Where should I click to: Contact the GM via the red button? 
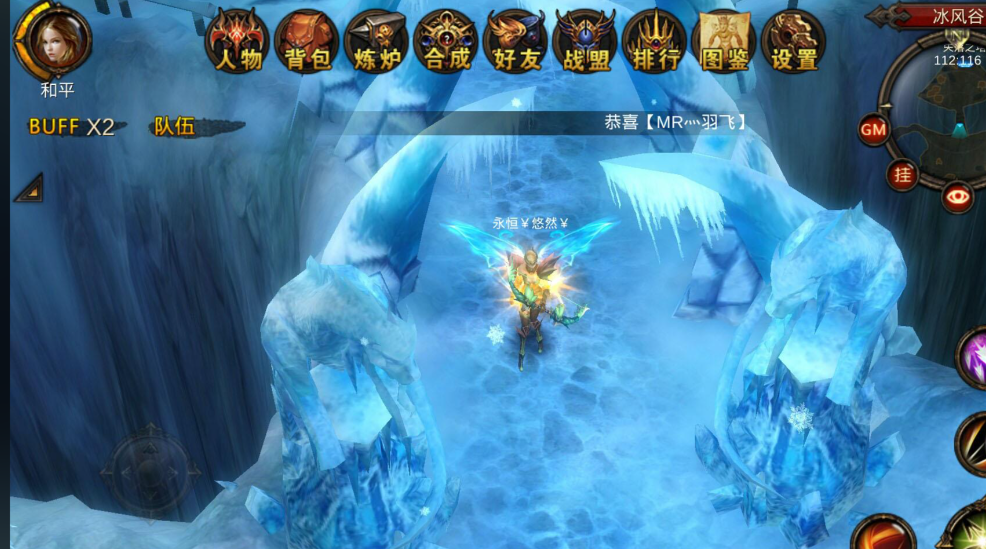click(874, 129)
